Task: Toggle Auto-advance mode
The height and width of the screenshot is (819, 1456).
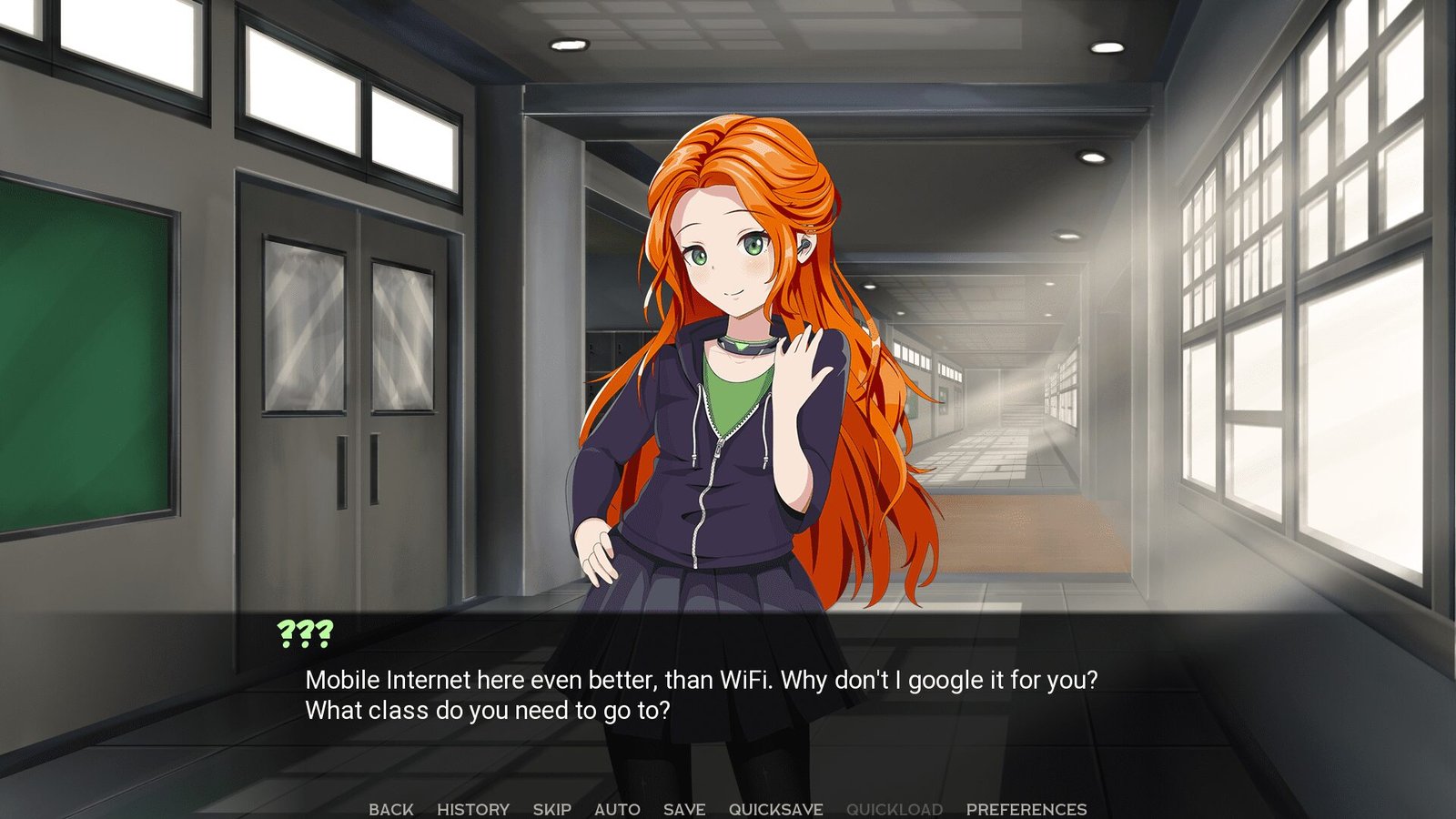Action: (x=617, y=809)
